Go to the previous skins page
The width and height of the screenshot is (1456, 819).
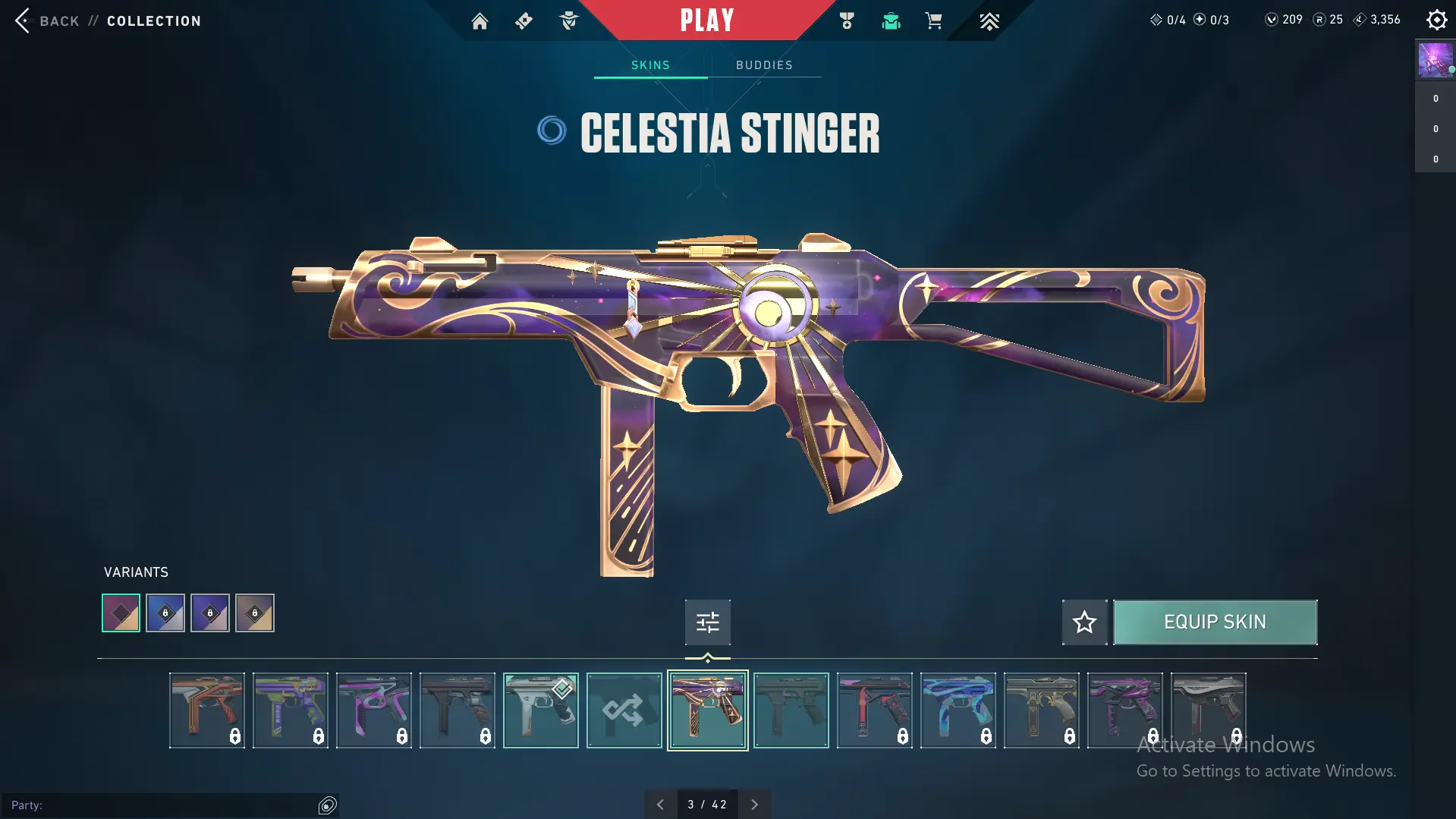tap(660, 805)
